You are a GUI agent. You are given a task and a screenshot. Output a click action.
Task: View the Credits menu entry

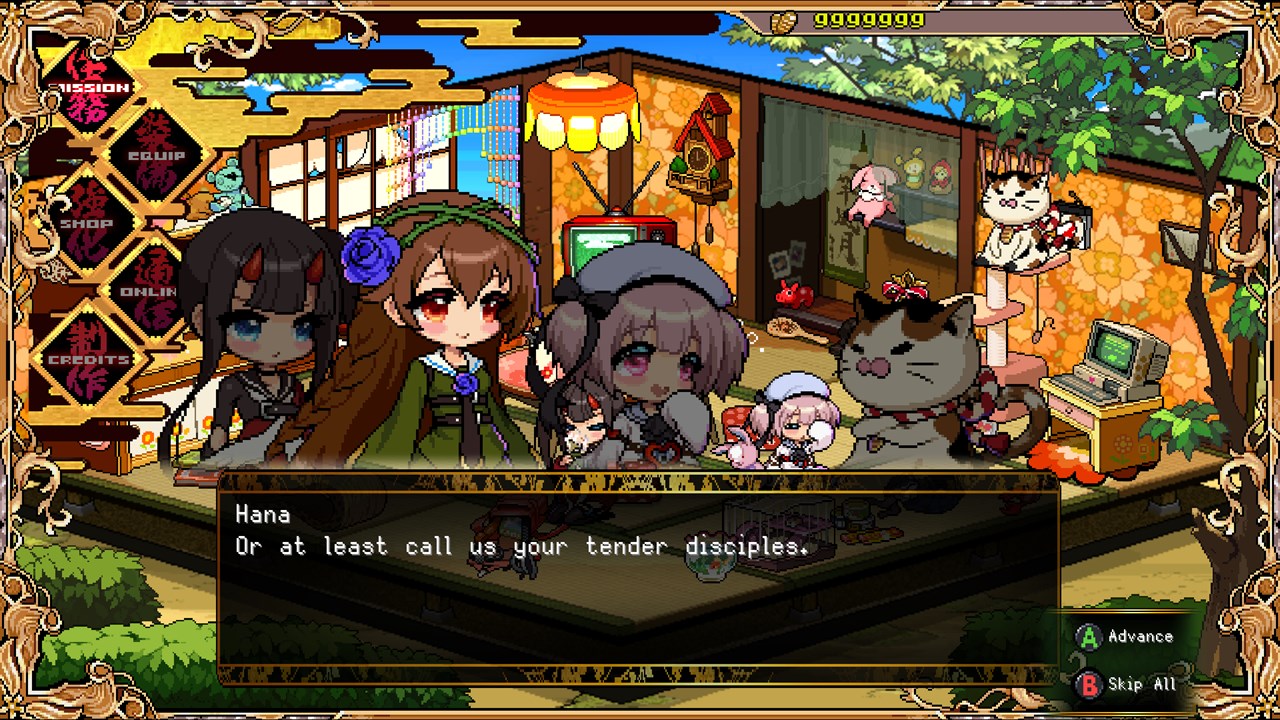coord(90,358)
